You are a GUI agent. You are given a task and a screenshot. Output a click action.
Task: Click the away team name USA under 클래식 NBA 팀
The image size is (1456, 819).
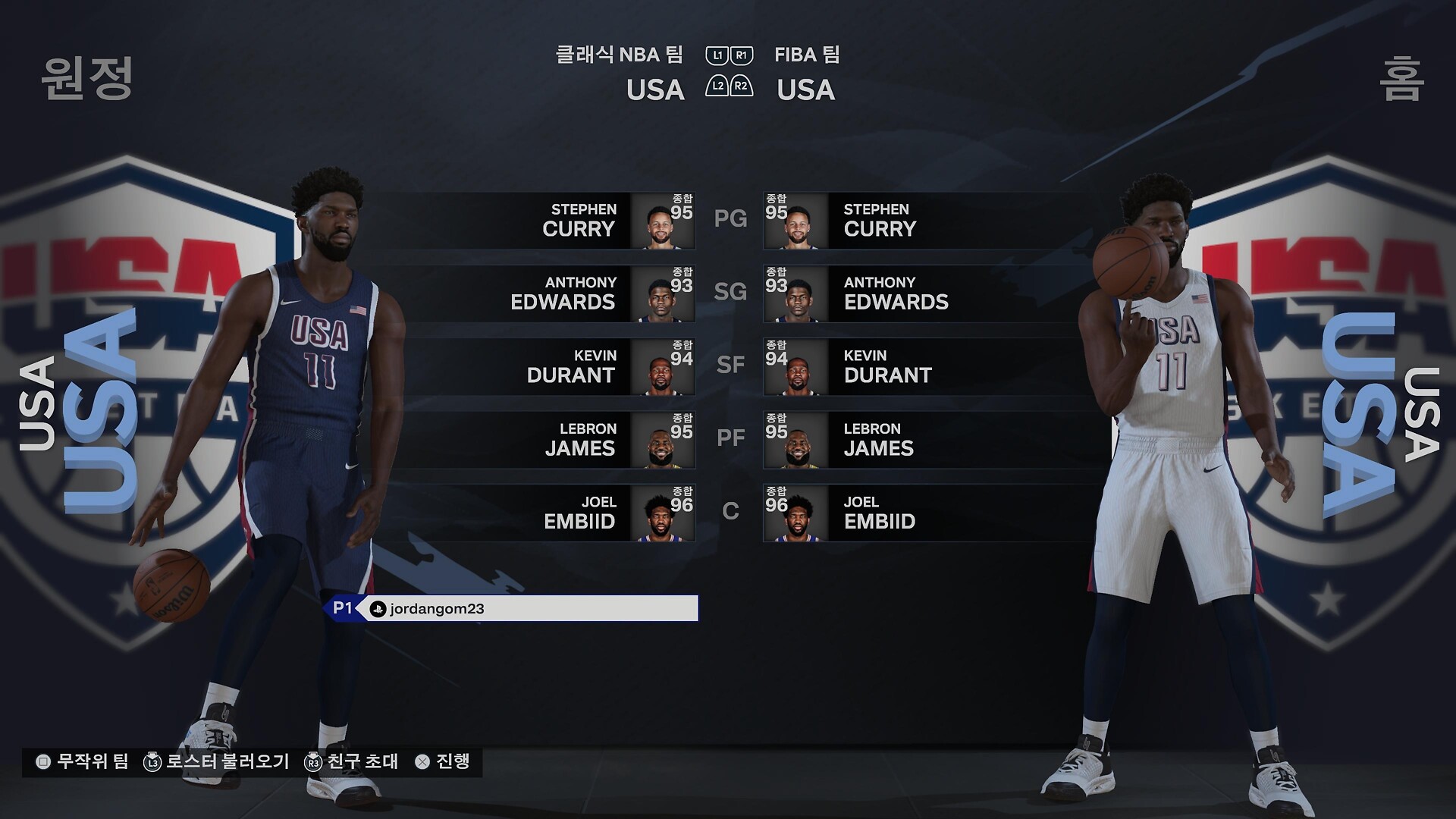pyautogui.click(x=655, y=90)
